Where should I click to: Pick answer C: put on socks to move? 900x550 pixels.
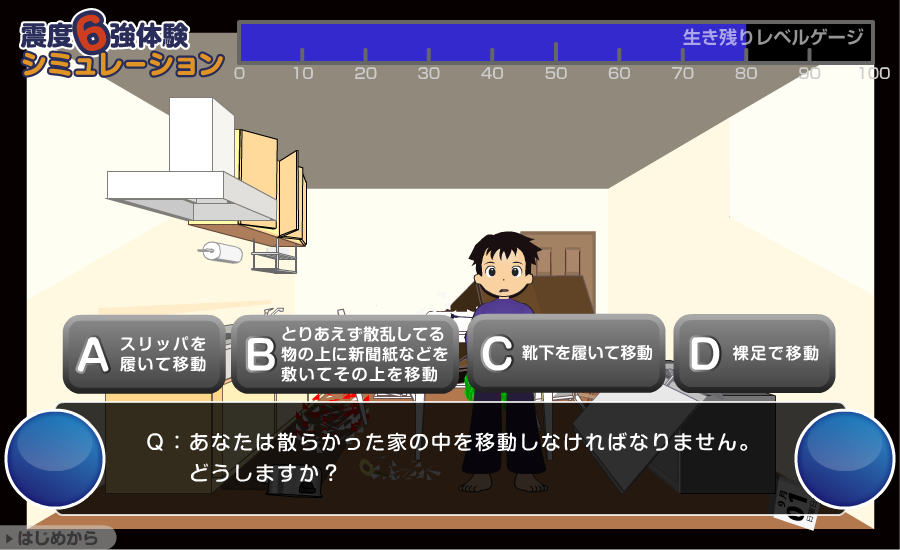click(x=566, y=353)
